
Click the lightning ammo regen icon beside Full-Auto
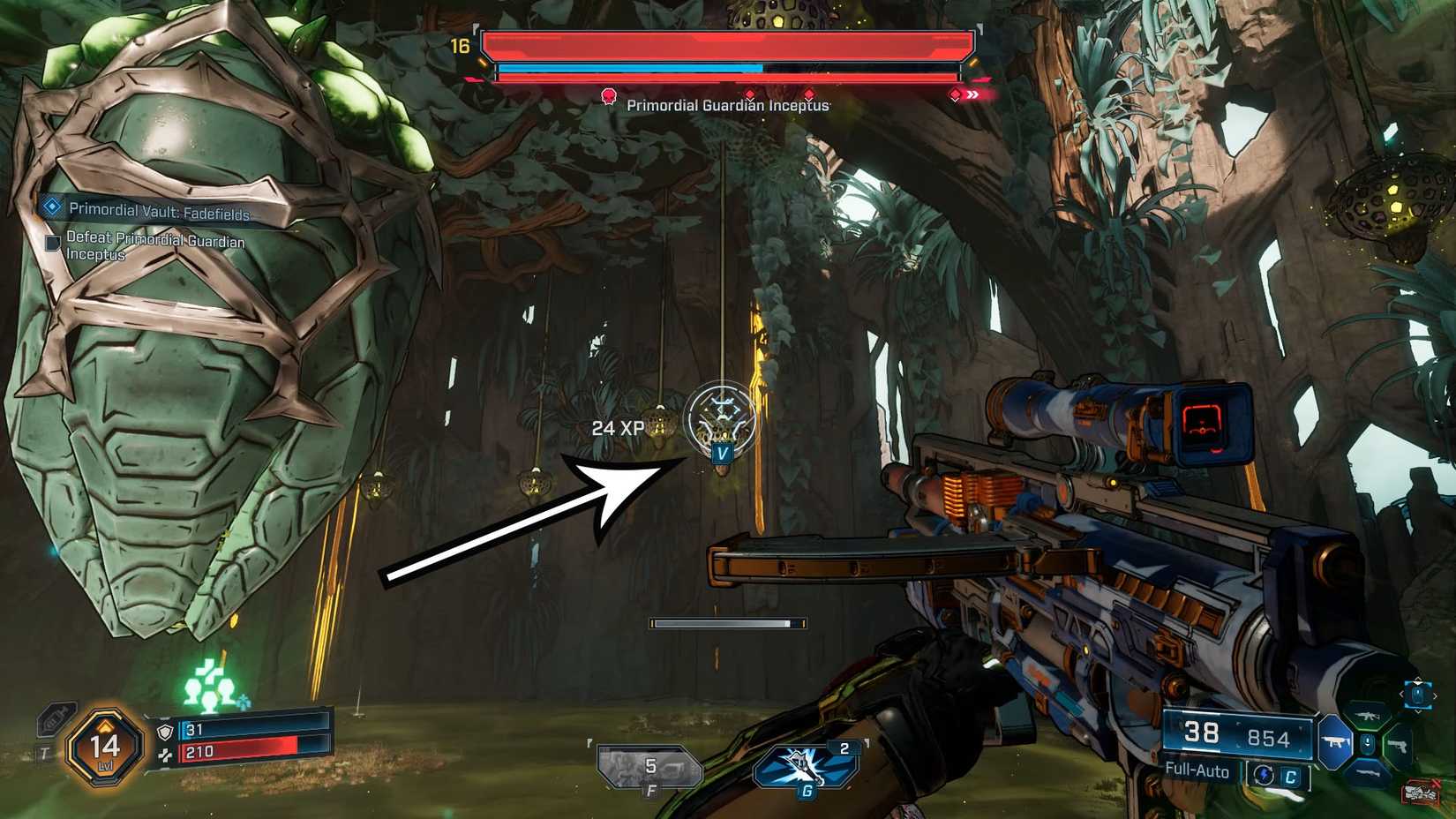(1265, 772)
